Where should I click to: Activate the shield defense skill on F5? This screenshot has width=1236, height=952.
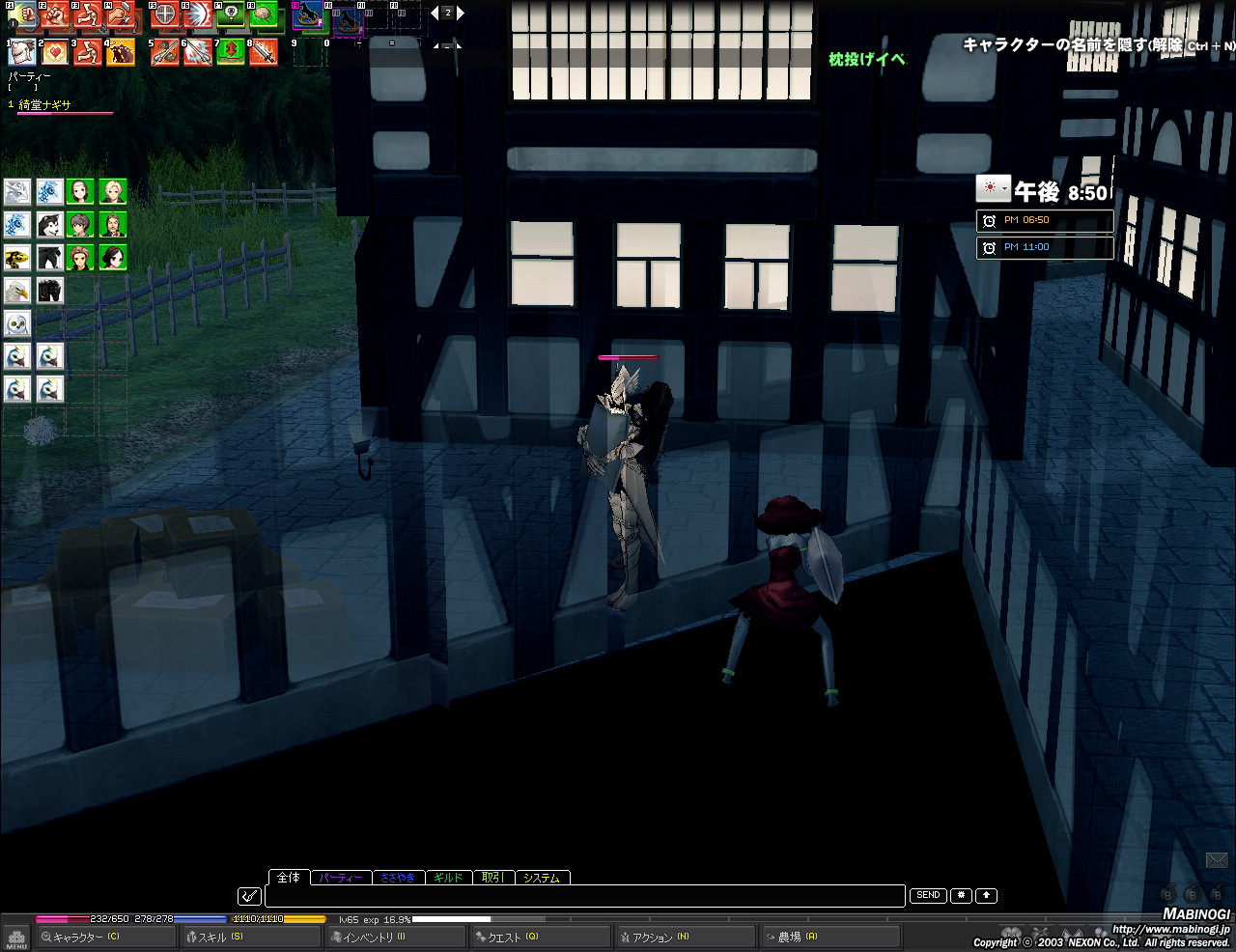[x=165, y=16]
